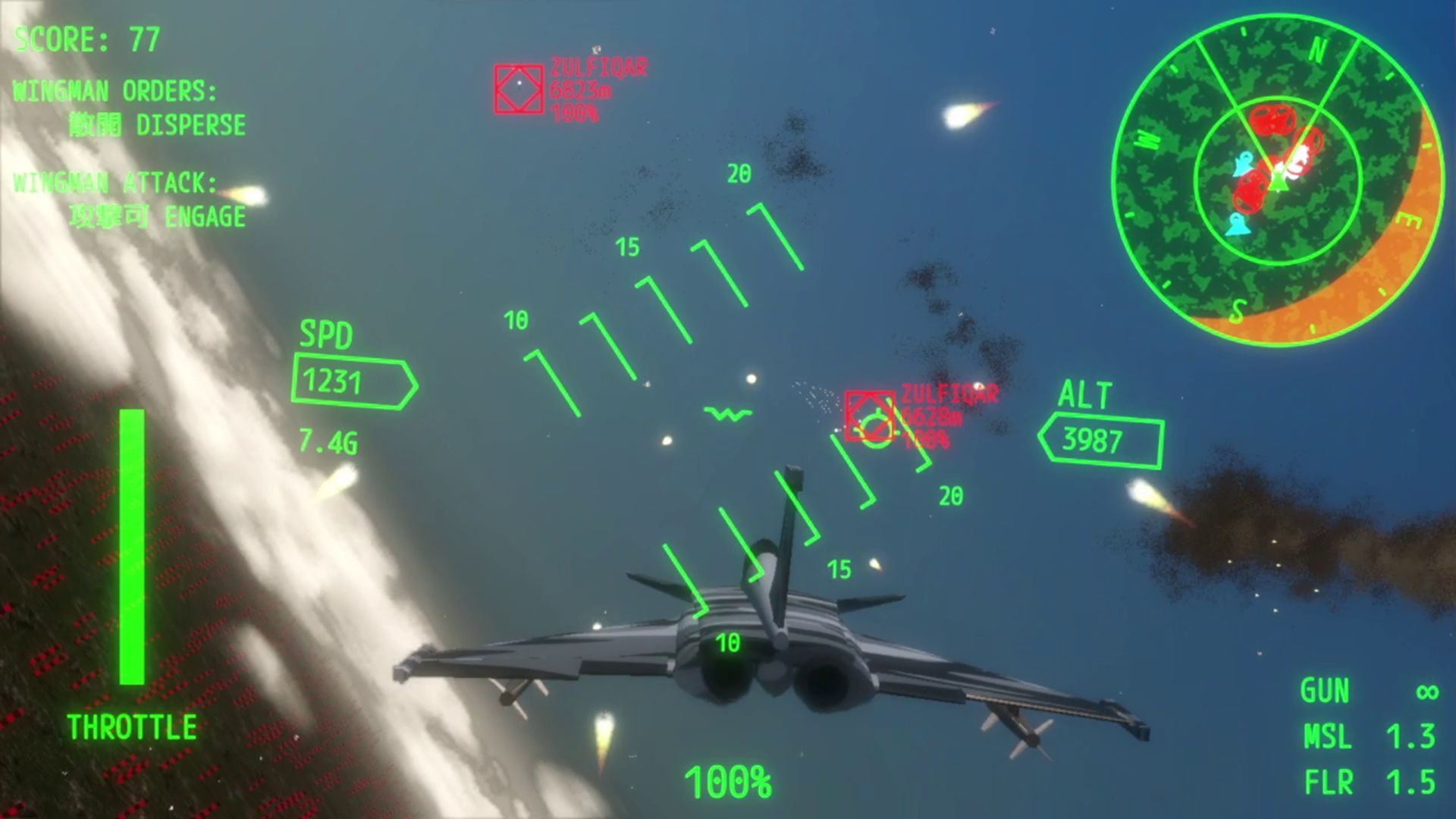Open the WINGMAN ORDERS panel
Viewport: 1456px width, 819px height.
[114, 92]
